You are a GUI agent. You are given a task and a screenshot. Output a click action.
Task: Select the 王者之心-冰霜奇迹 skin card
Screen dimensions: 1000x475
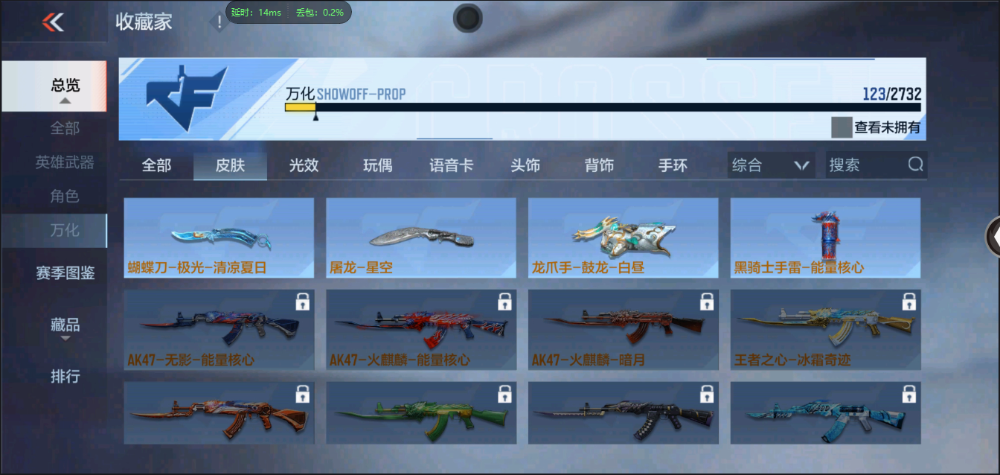tap(825, 330)
